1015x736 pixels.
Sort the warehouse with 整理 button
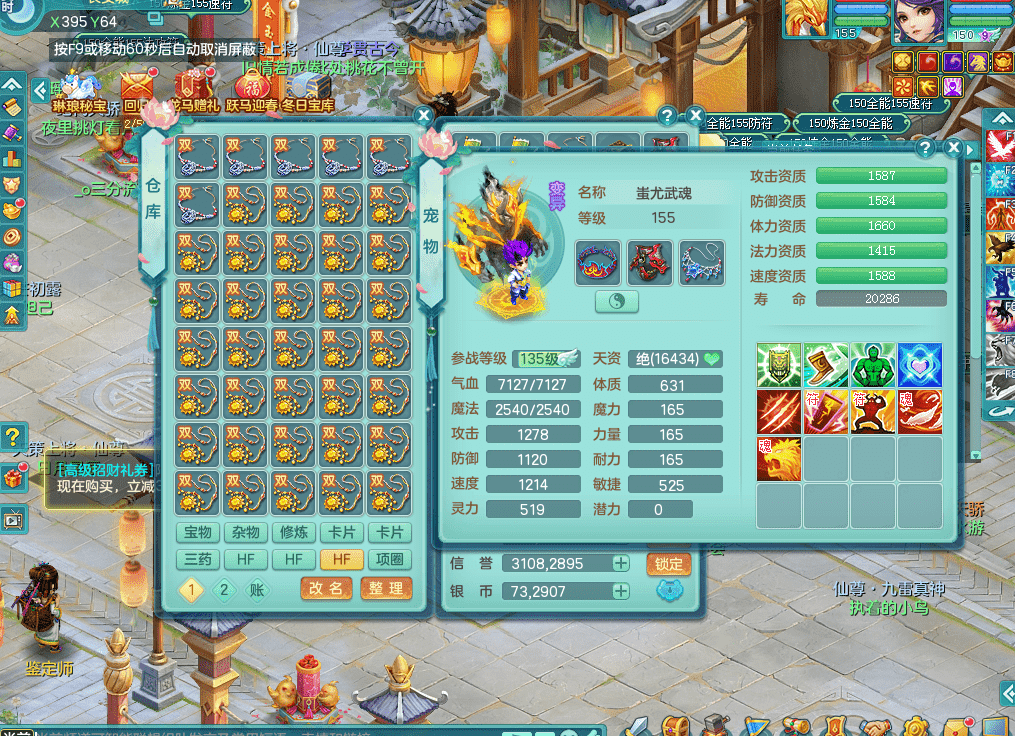[386, 589]
